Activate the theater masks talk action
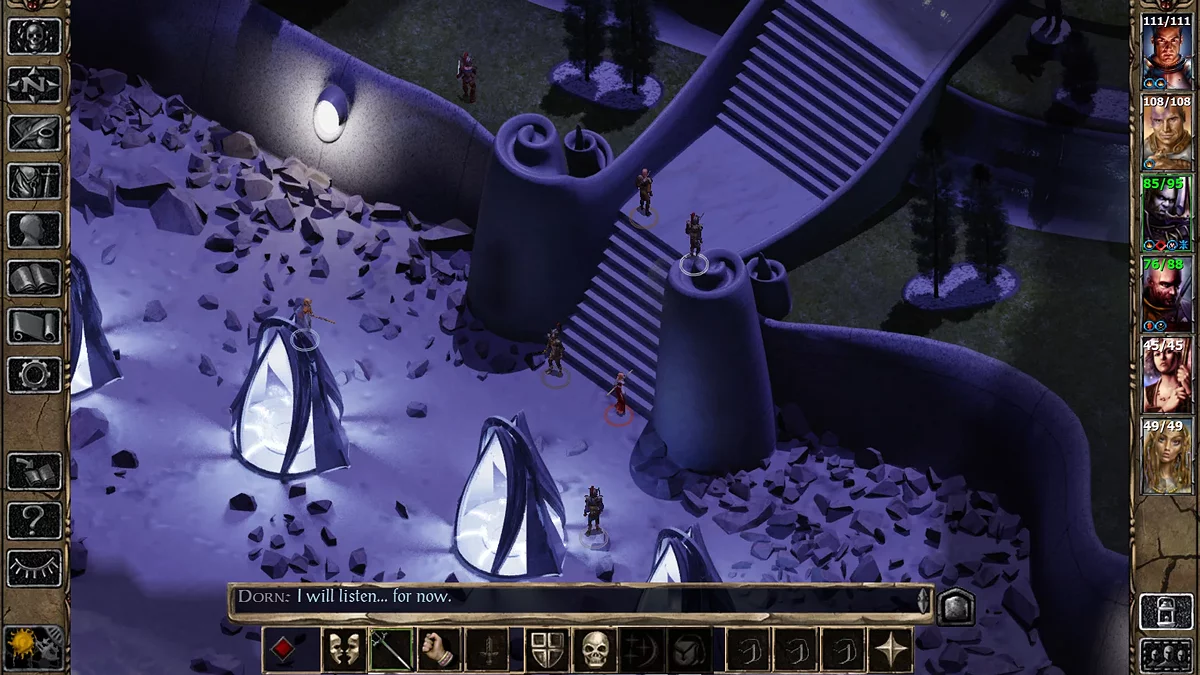Image resolution: width=1200 pixels, height=675 pixels. pos(342,650)
